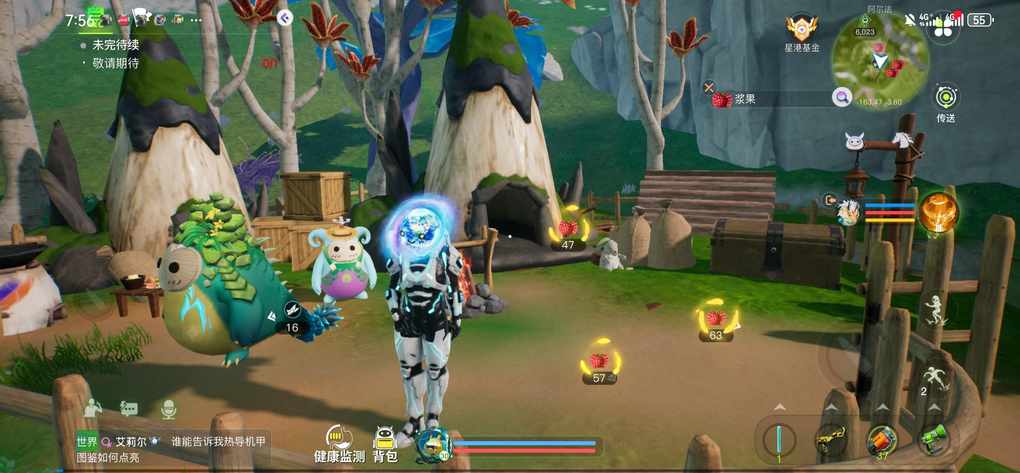Open the chat bubble message icon
The image size is (1020, 473).
pyautogui.click(x=129, y=408)
